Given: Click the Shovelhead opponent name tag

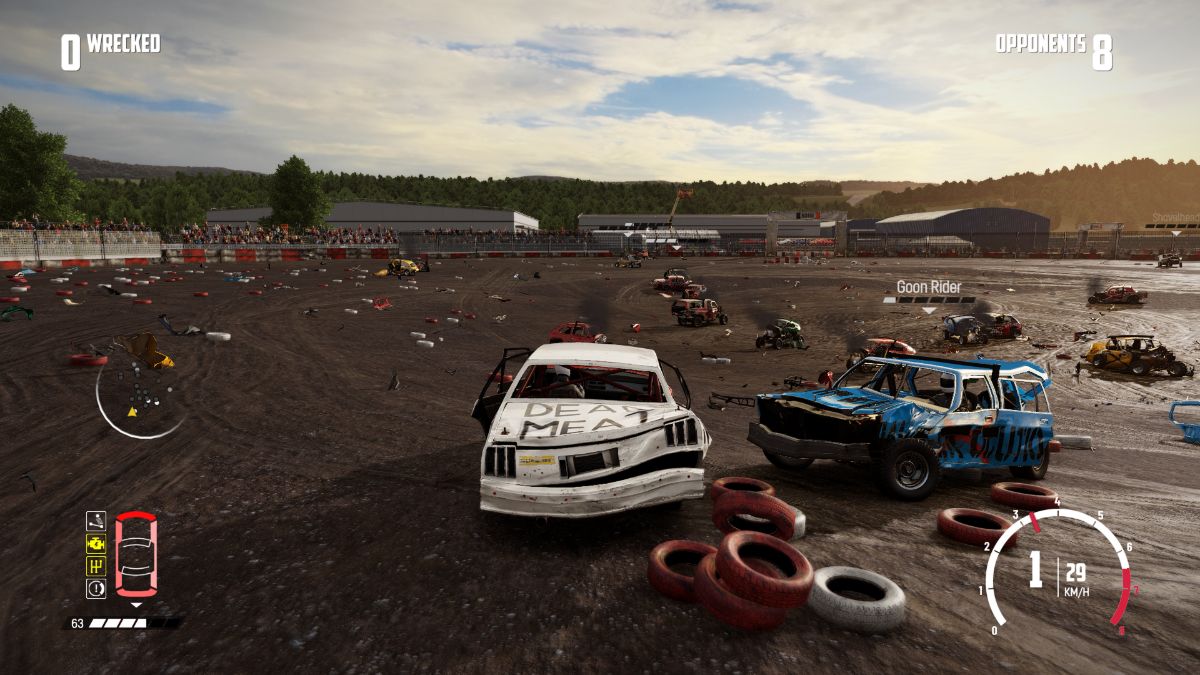Looking at the screenshot, I should 1174,217.
